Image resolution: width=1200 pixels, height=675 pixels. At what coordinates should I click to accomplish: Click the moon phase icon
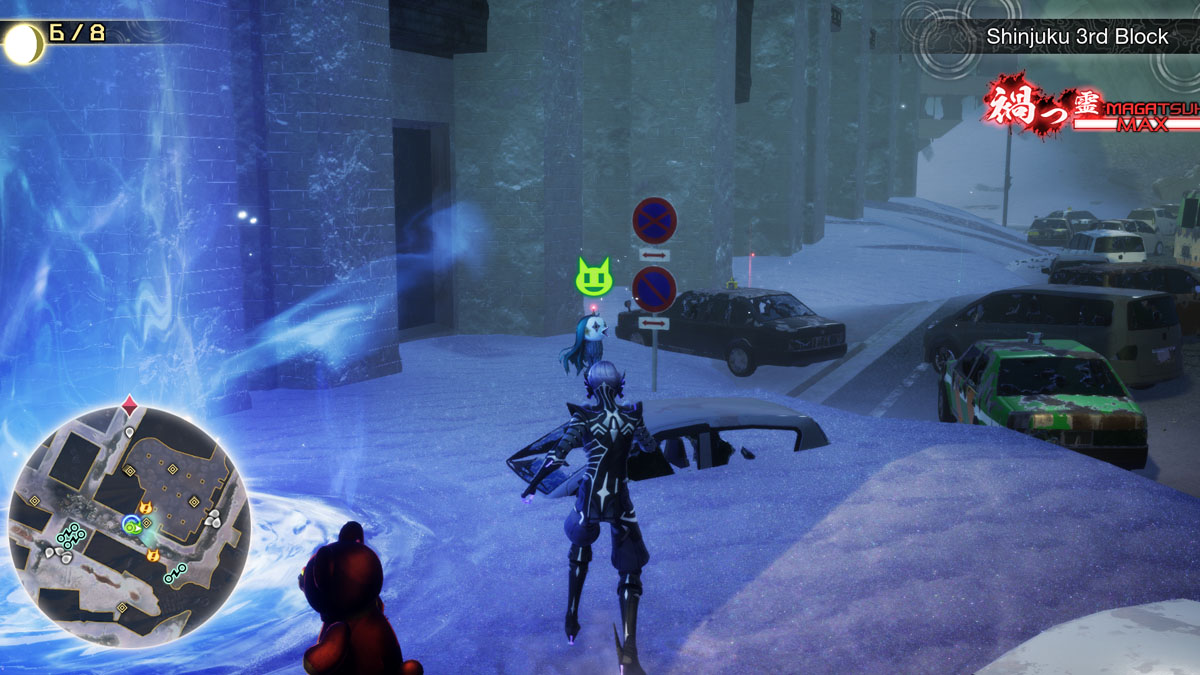pyautogui.click(x=23, y=43)
